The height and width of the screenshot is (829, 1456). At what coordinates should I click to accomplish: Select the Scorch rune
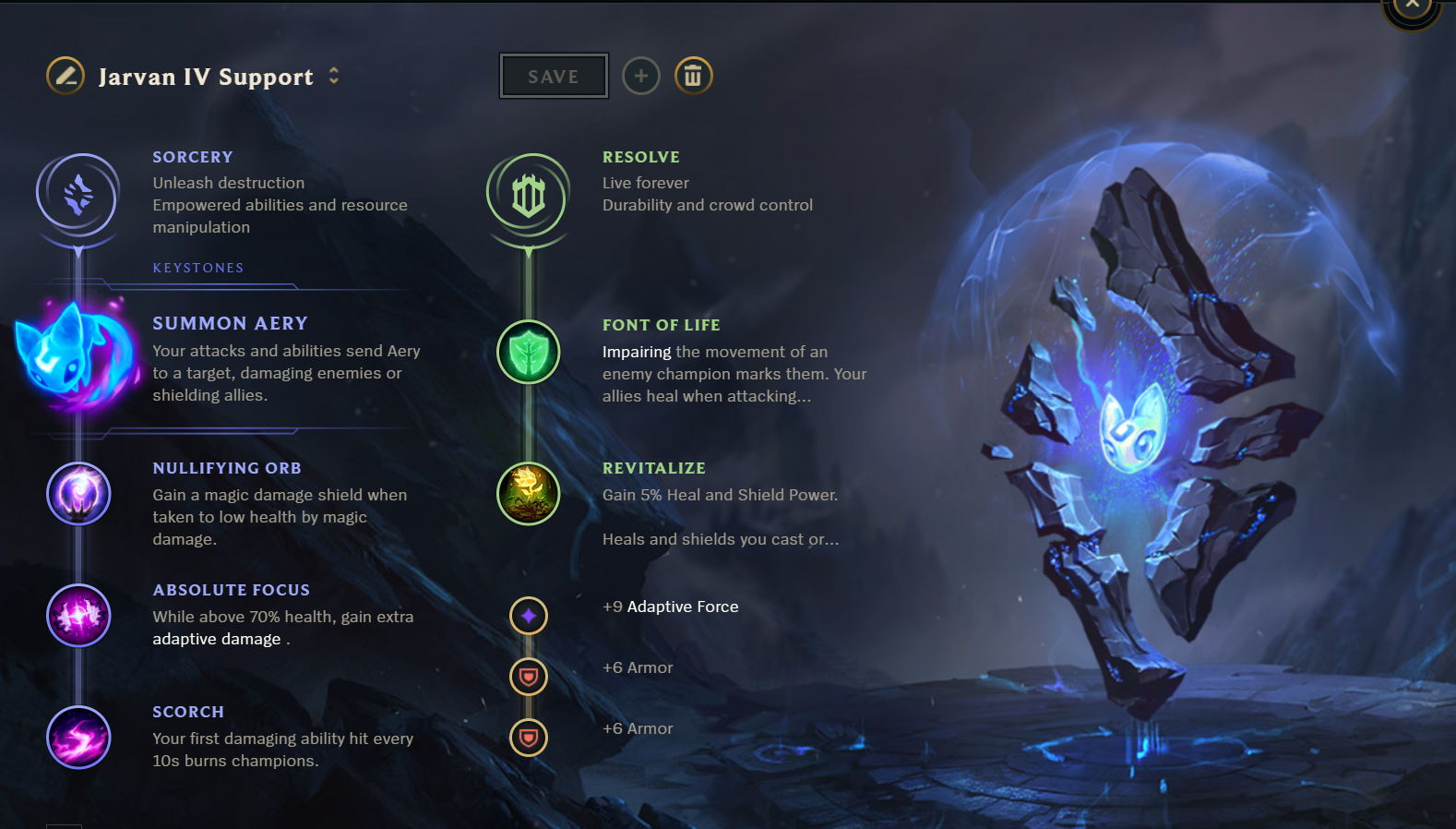(78, 738)
